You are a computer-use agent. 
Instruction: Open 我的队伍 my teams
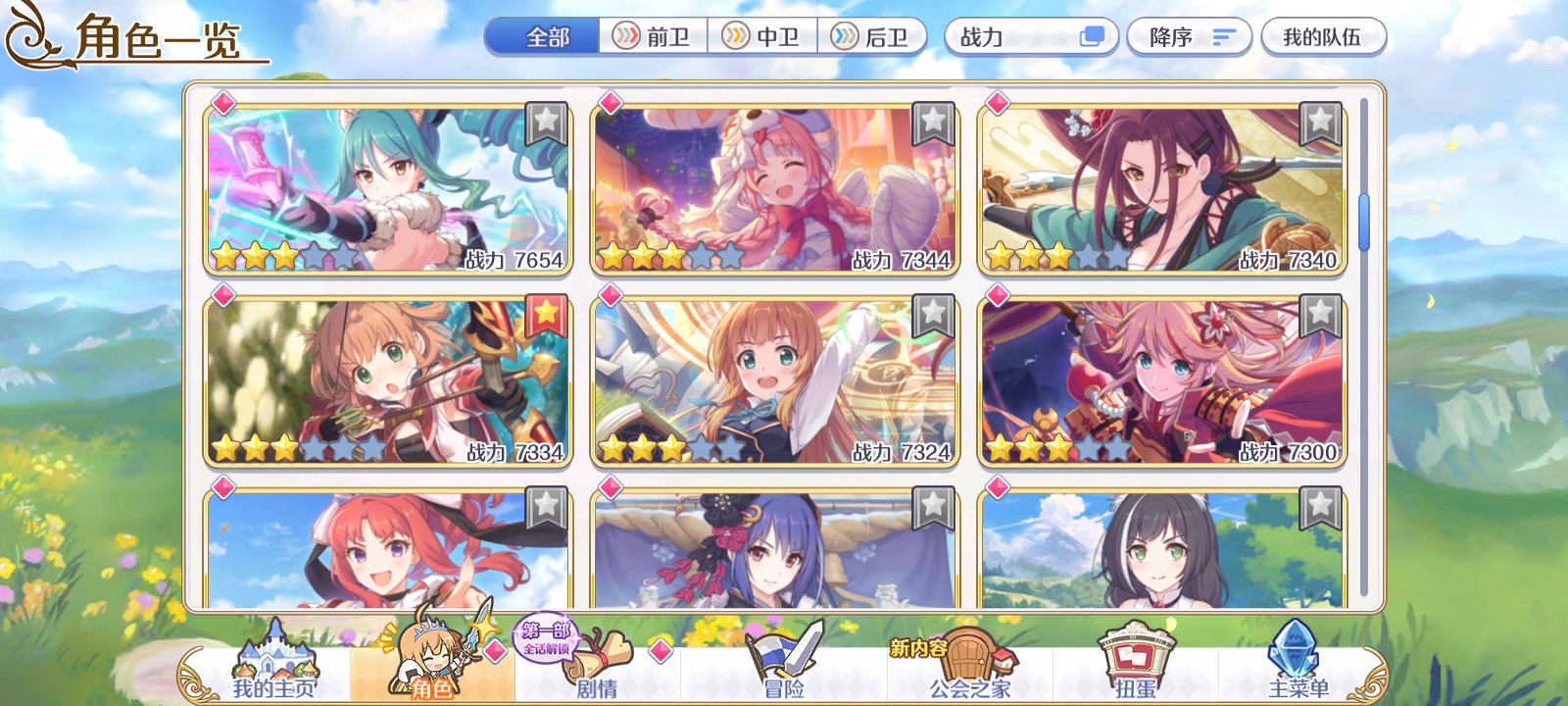(1325, 34)
